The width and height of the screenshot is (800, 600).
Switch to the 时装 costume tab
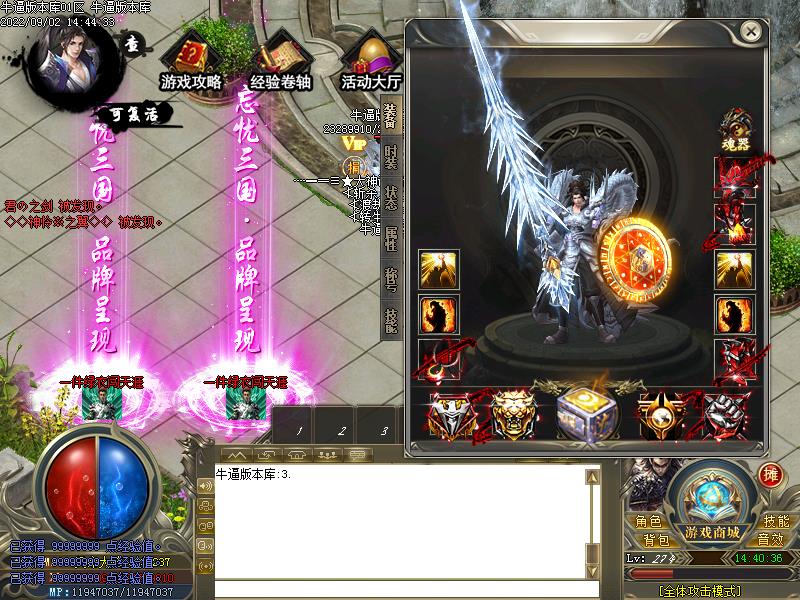click(x=391, y=157)
